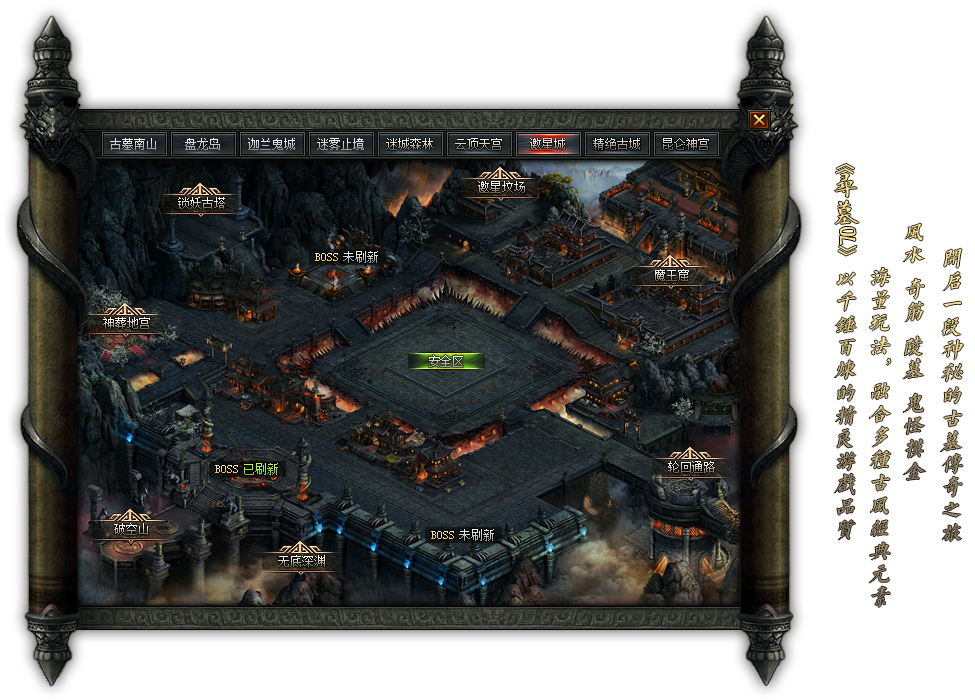Image resolution: width=975 pixels, height=700 pixels.
Task: Choose the 锁妖古塔 map marker
Action: 202,202
